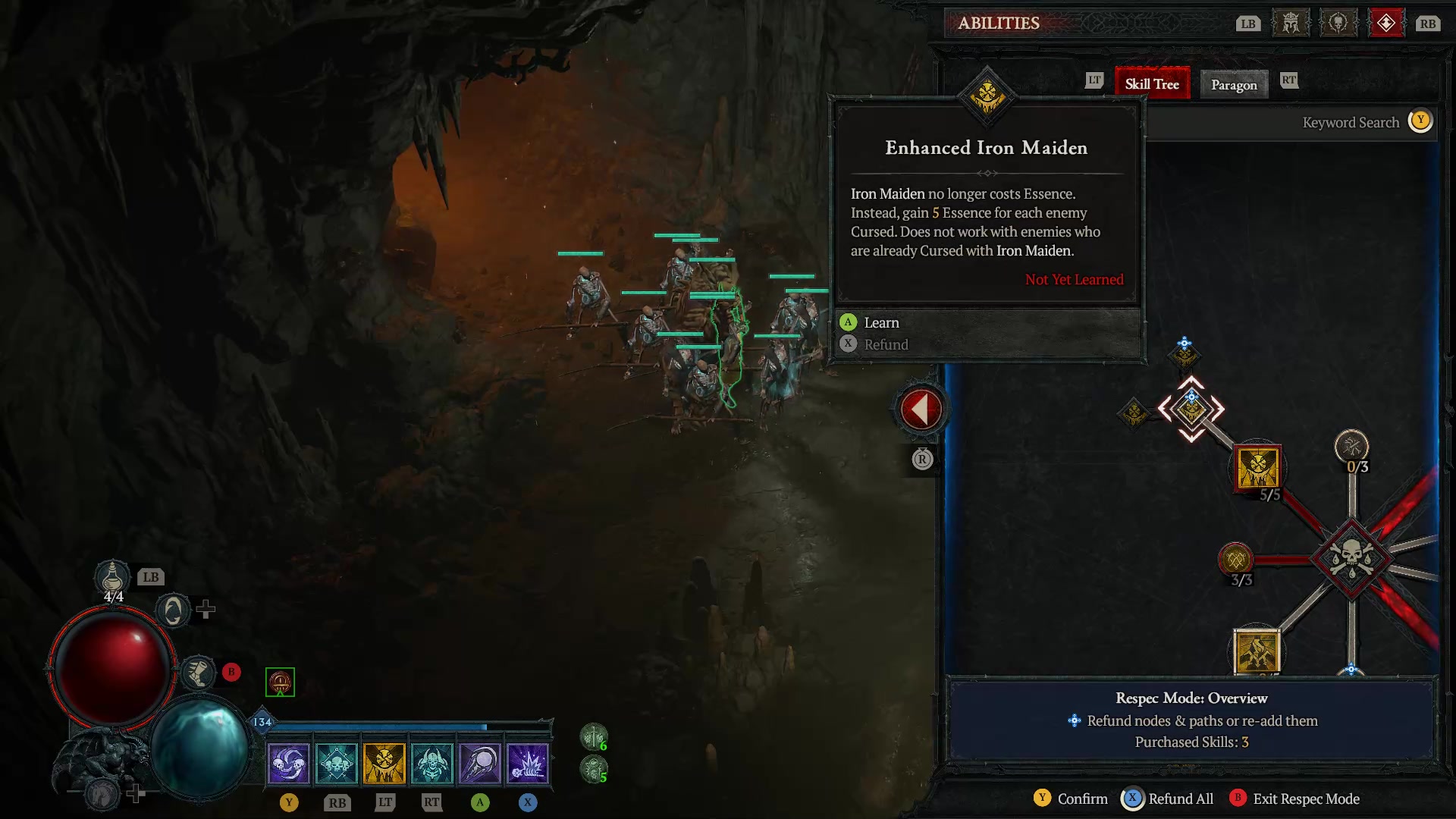Screen dimensions: 1456x819
Task: Click Exit Respec Mode at the bottom
Action: (1305, 799)
